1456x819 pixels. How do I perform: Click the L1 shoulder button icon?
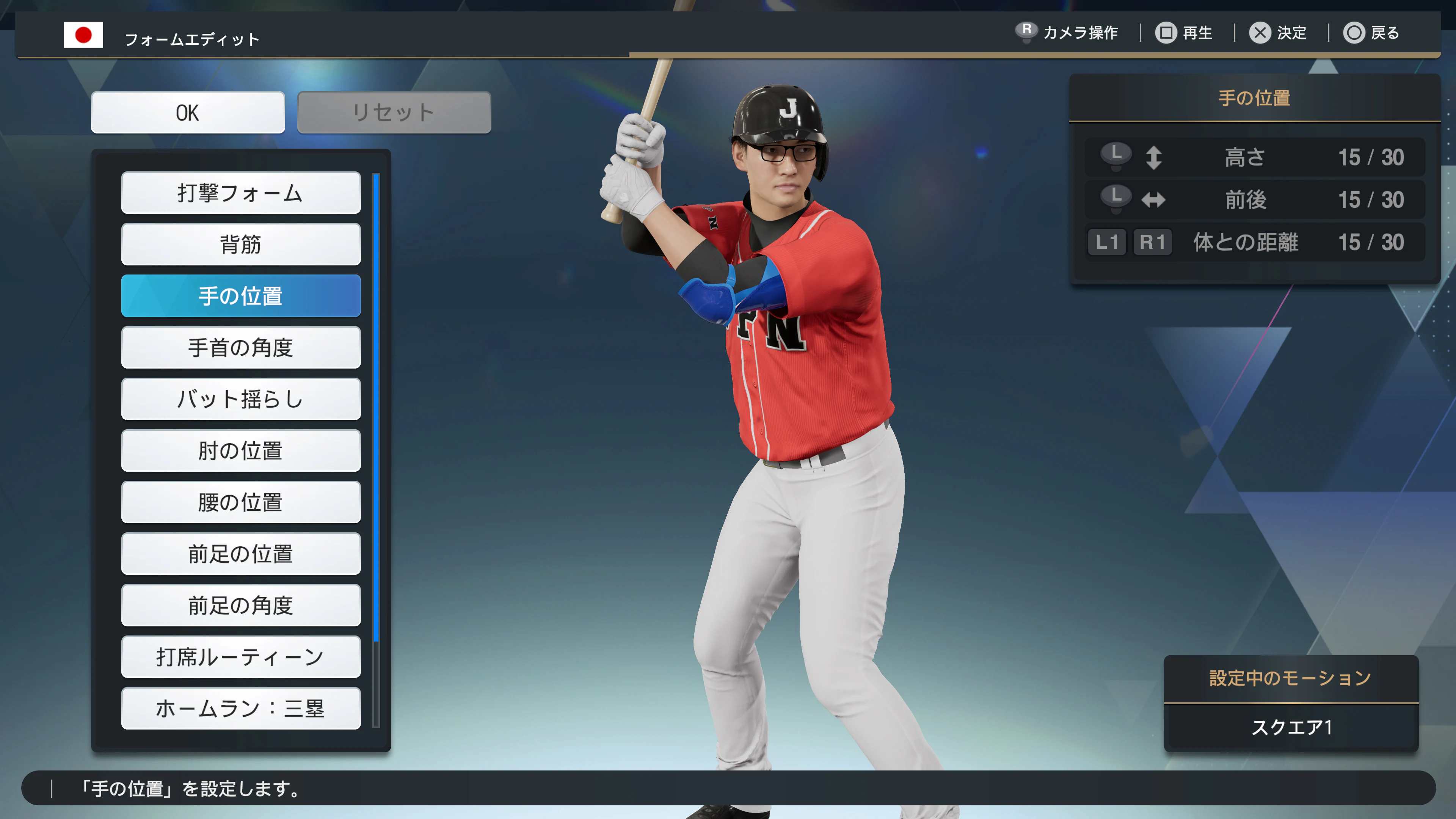tap(1107, 242)
